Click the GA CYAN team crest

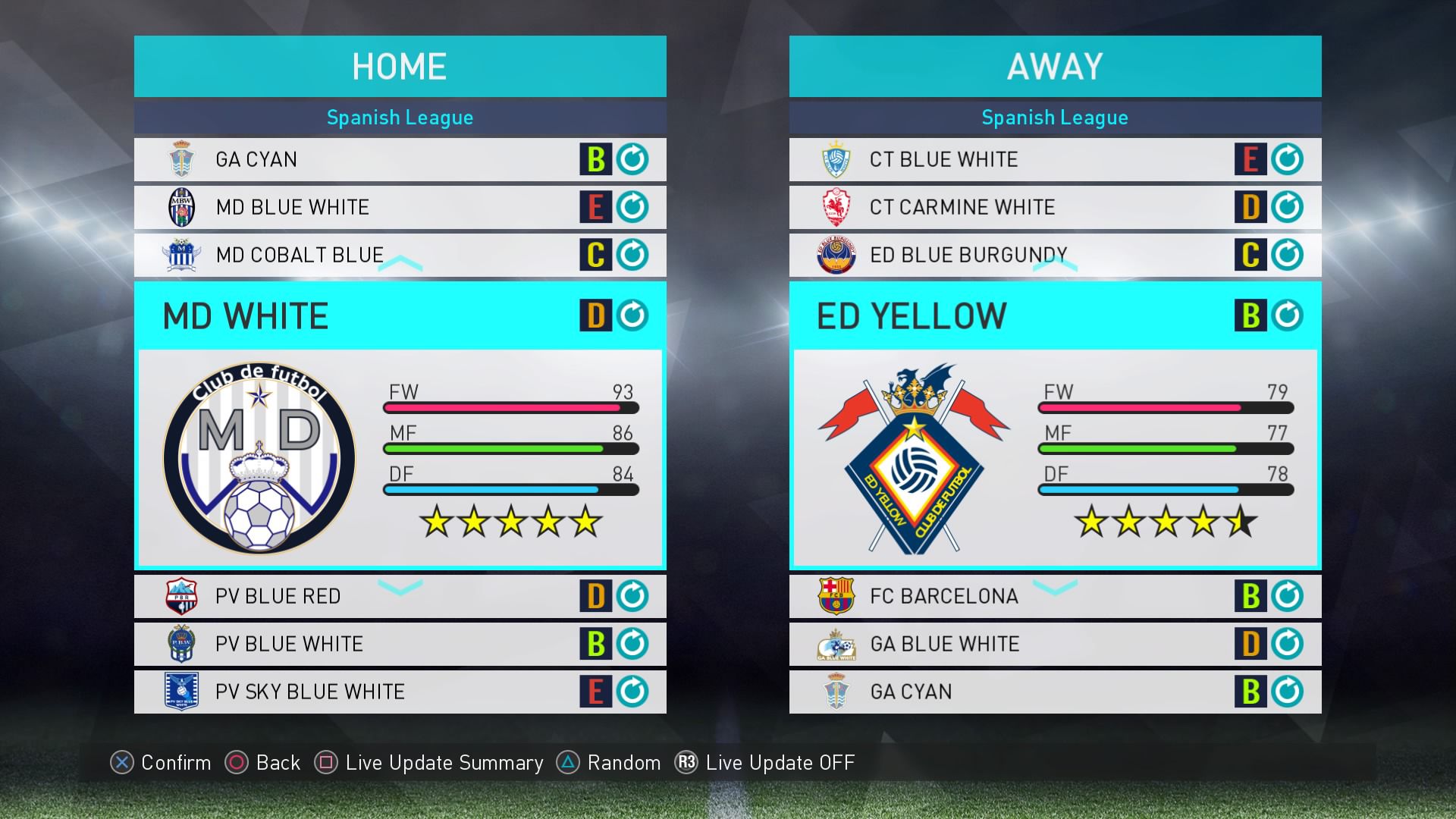click(x=180, y=159)
